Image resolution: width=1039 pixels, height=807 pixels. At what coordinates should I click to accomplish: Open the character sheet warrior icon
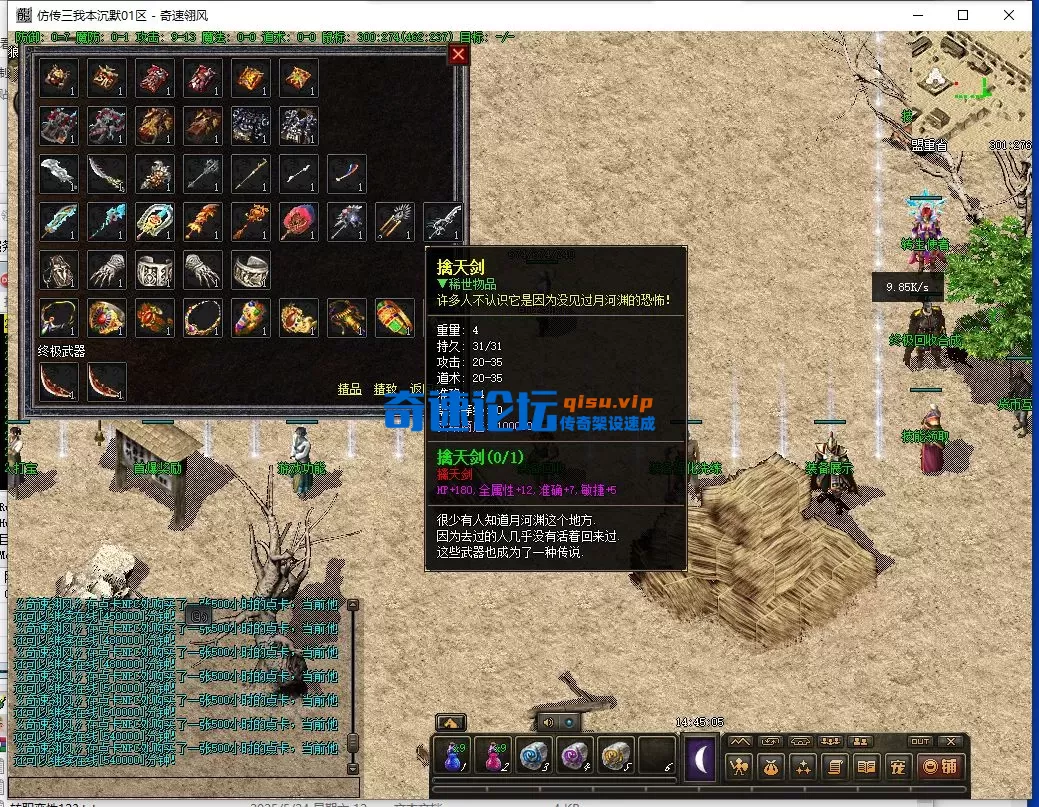tap(740, 767)
